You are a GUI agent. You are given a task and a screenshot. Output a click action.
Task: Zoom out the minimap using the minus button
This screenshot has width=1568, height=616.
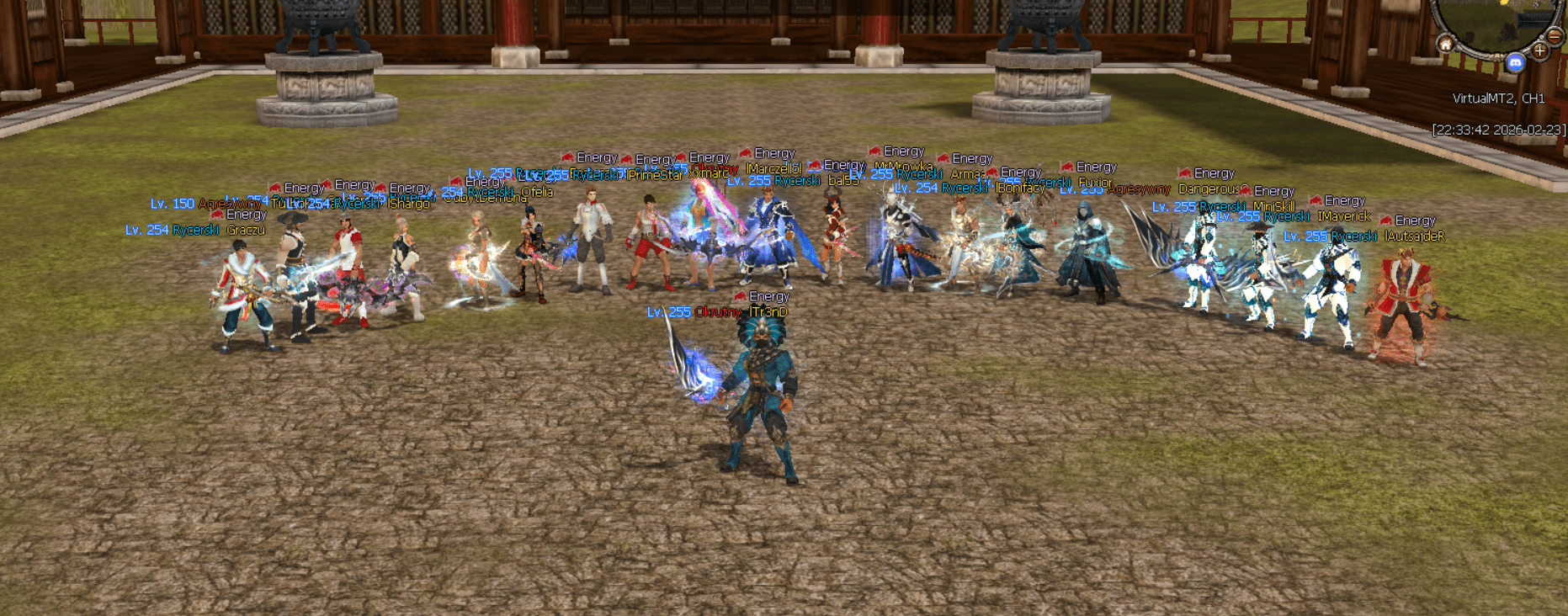click(1554, 36)
